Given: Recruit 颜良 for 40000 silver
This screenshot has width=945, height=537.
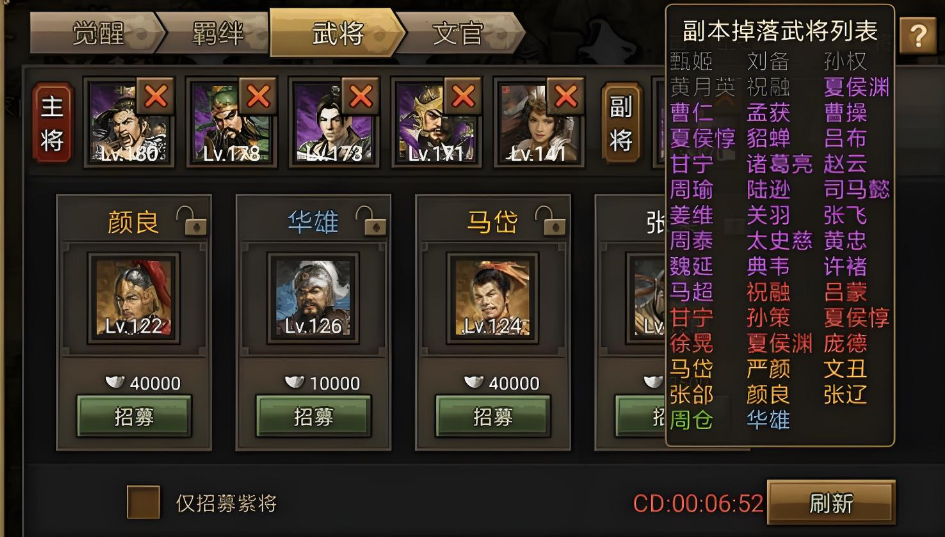Looking at the screenshot, I should point(134,417).
